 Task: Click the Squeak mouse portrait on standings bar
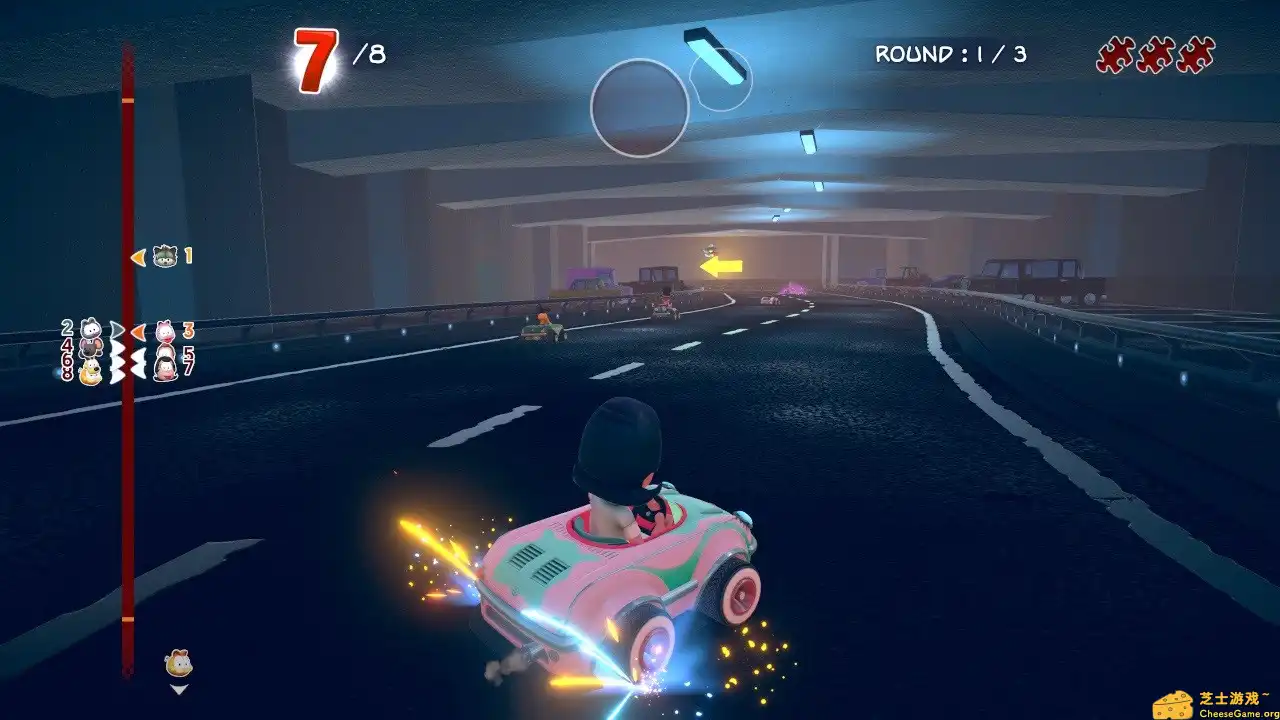click(x=90, y=348)
